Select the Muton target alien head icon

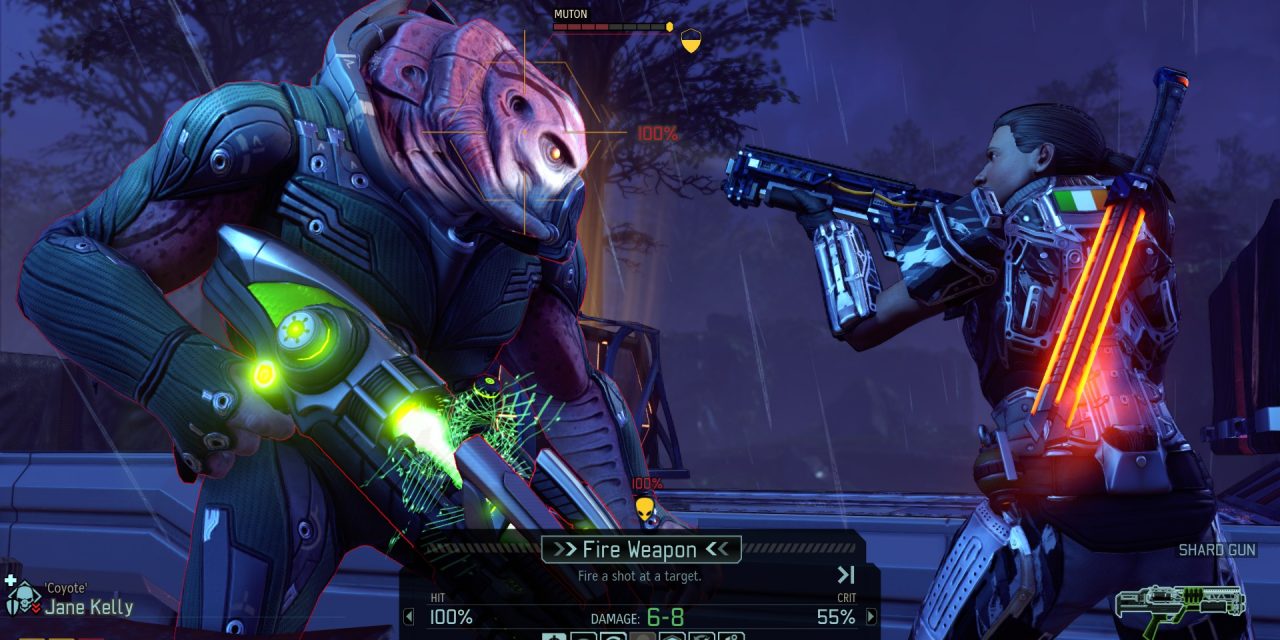(645, 509)
